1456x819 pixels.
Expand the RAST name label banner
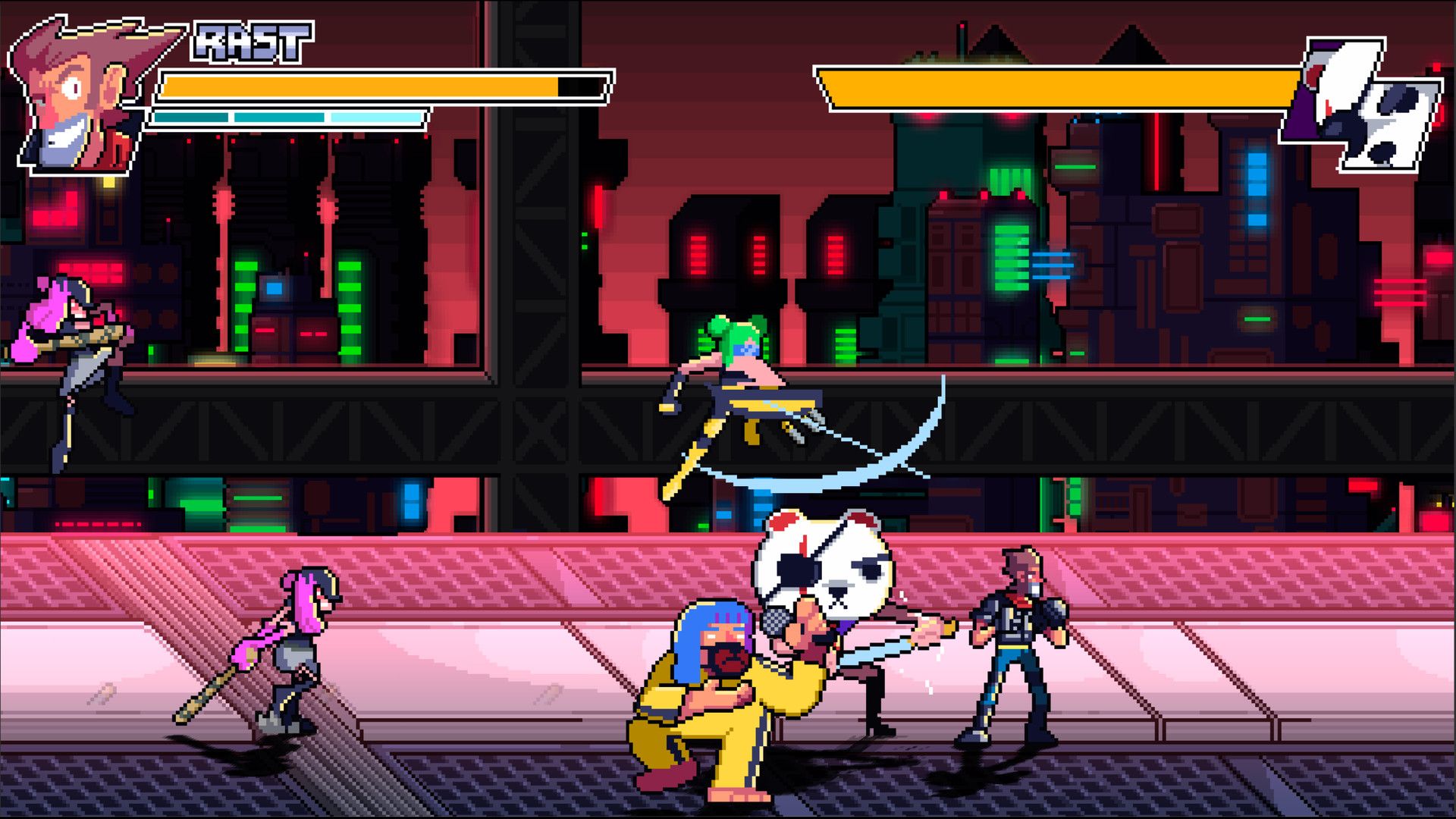250,42
